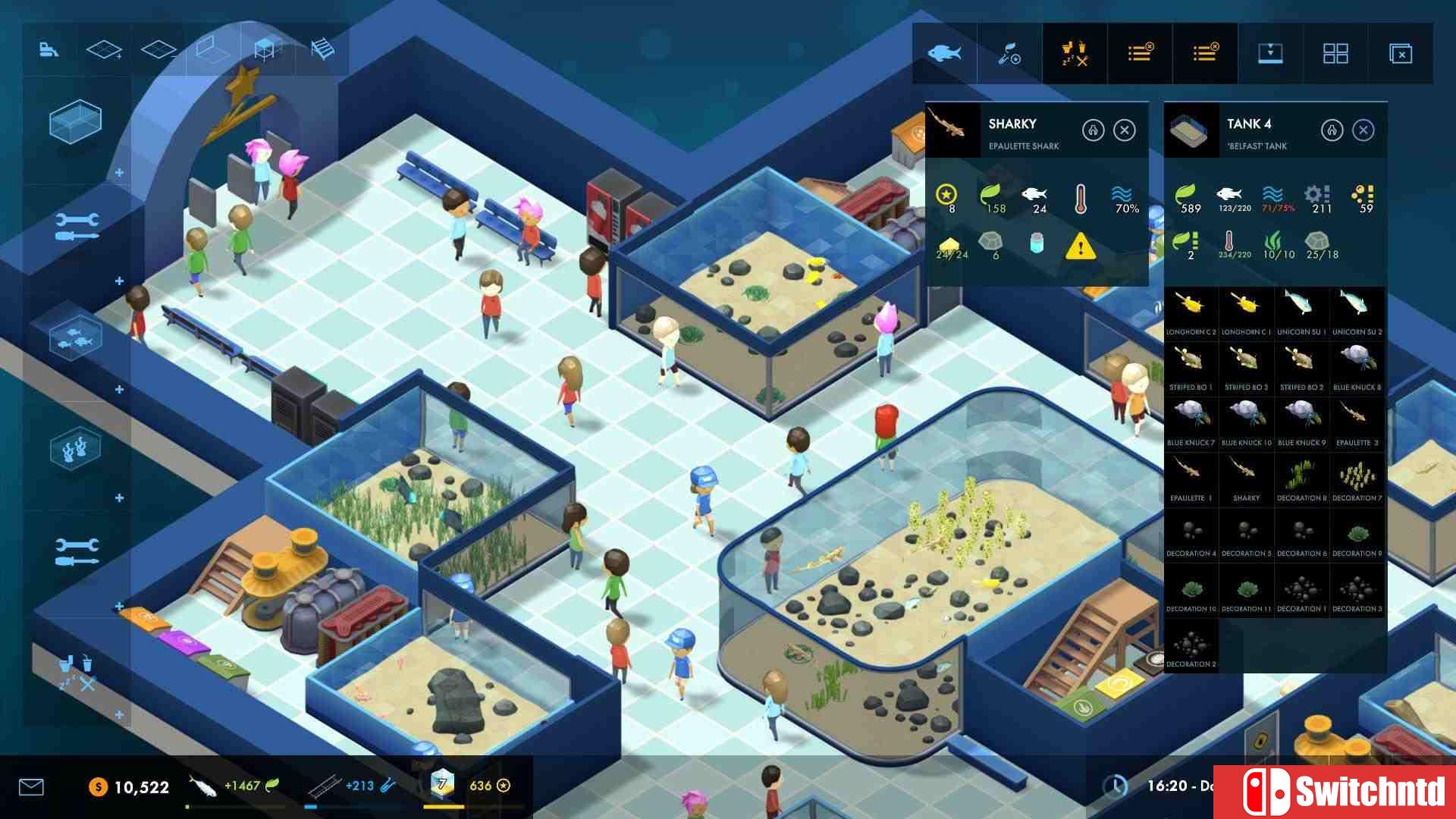The width and height of the screenshot is (1456, 819).
Task: Toggle the home pin on the Tank 4 panel
Action: click(x=1332, y=130)
